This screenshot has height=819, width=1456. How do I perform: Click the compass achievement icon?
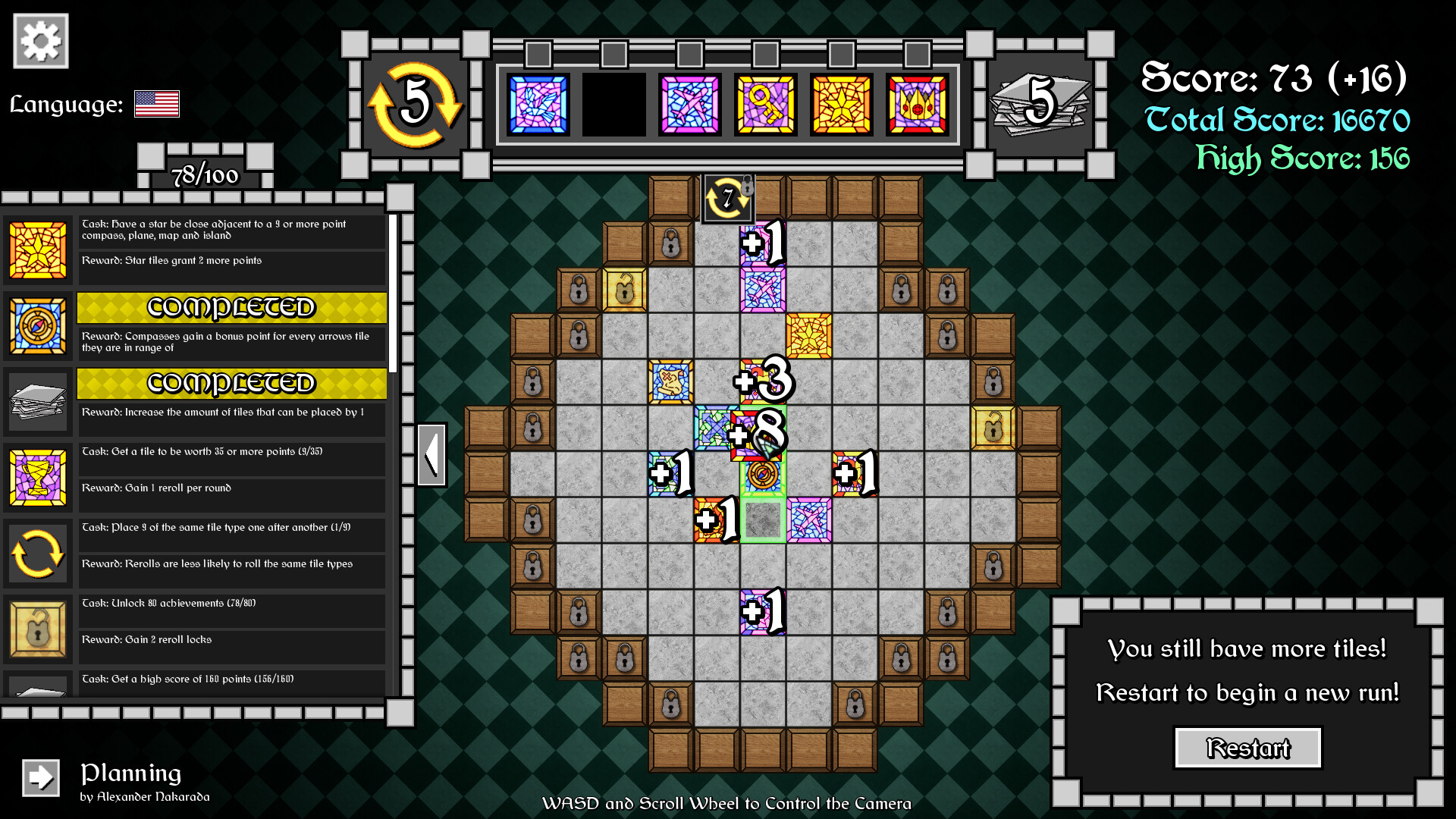click(x=38, y=326)
